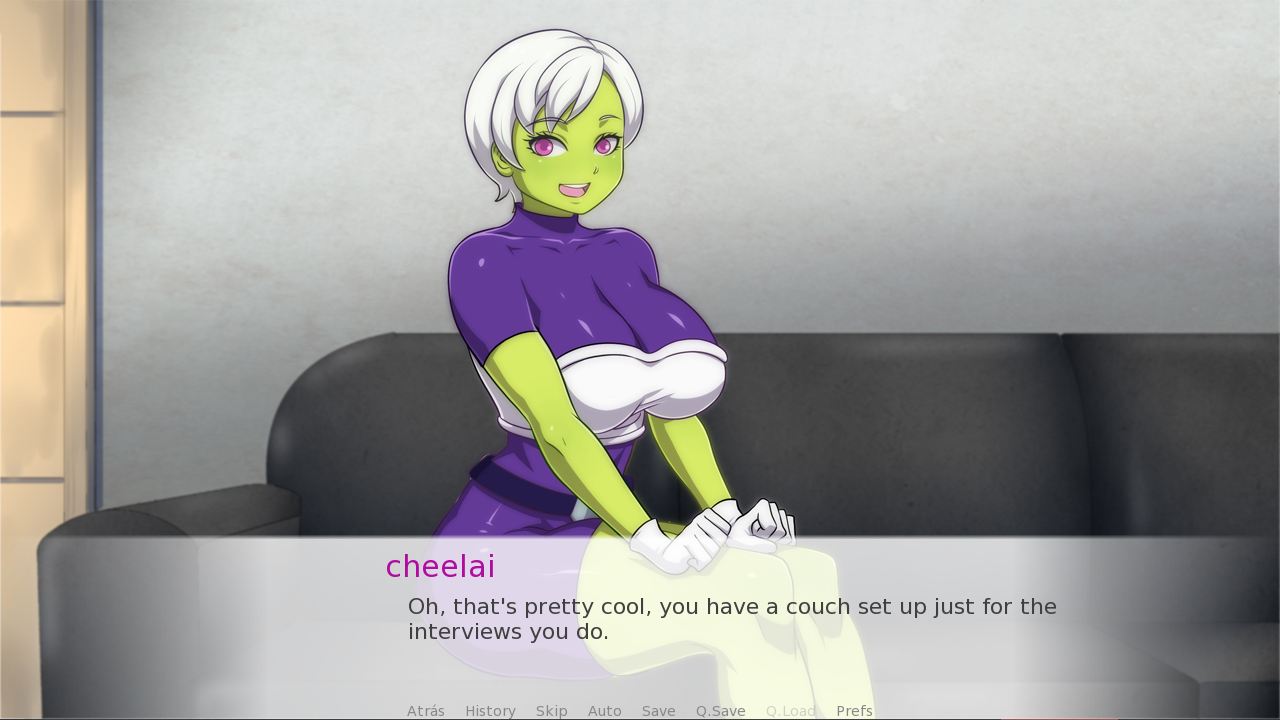Screen dimensions: 1280x720
Task: Enable Skip mode
Action: click(551, 711)
